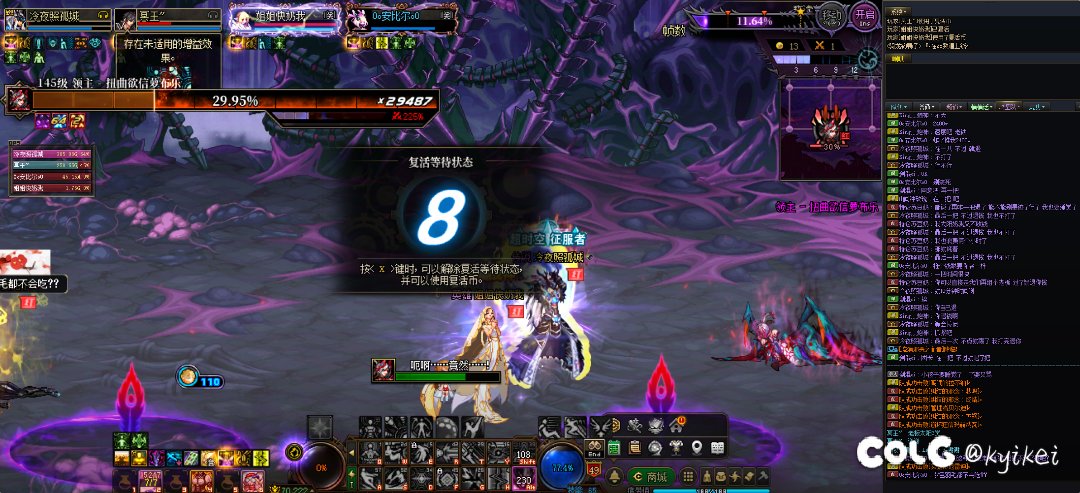Screen dimensions: 1080x493
Task: Open the bell notification button
Action: click(x=614, y=477)
